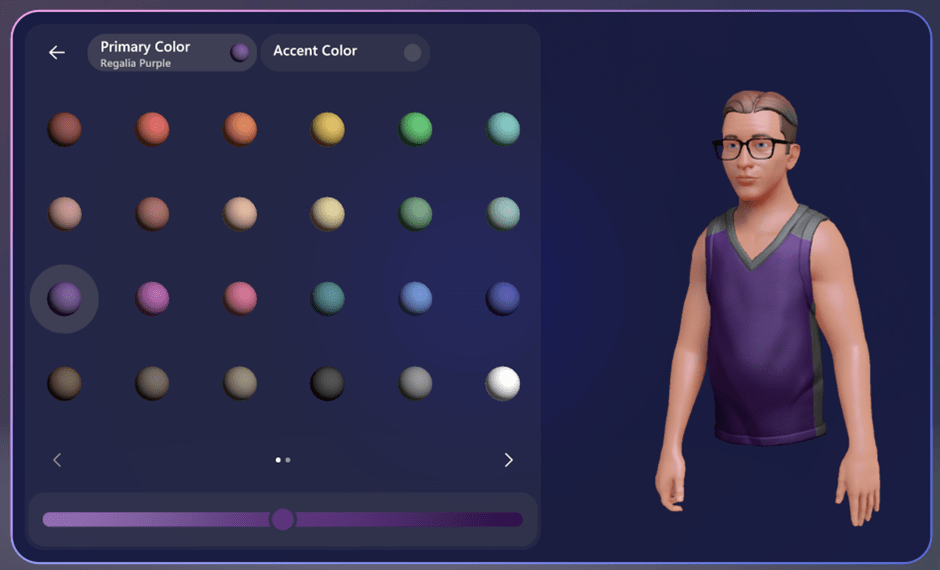Choose the sky blue color swatch
Screen dimensions: 940x570
pyautogui.click(x=416, y=298)
